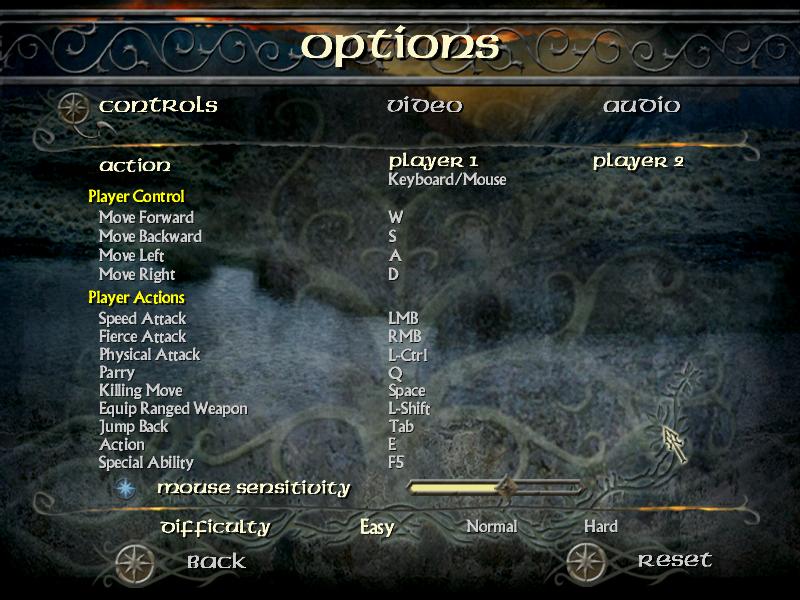Change the Speed Attack binding LMB

click(x=403, y=318)
